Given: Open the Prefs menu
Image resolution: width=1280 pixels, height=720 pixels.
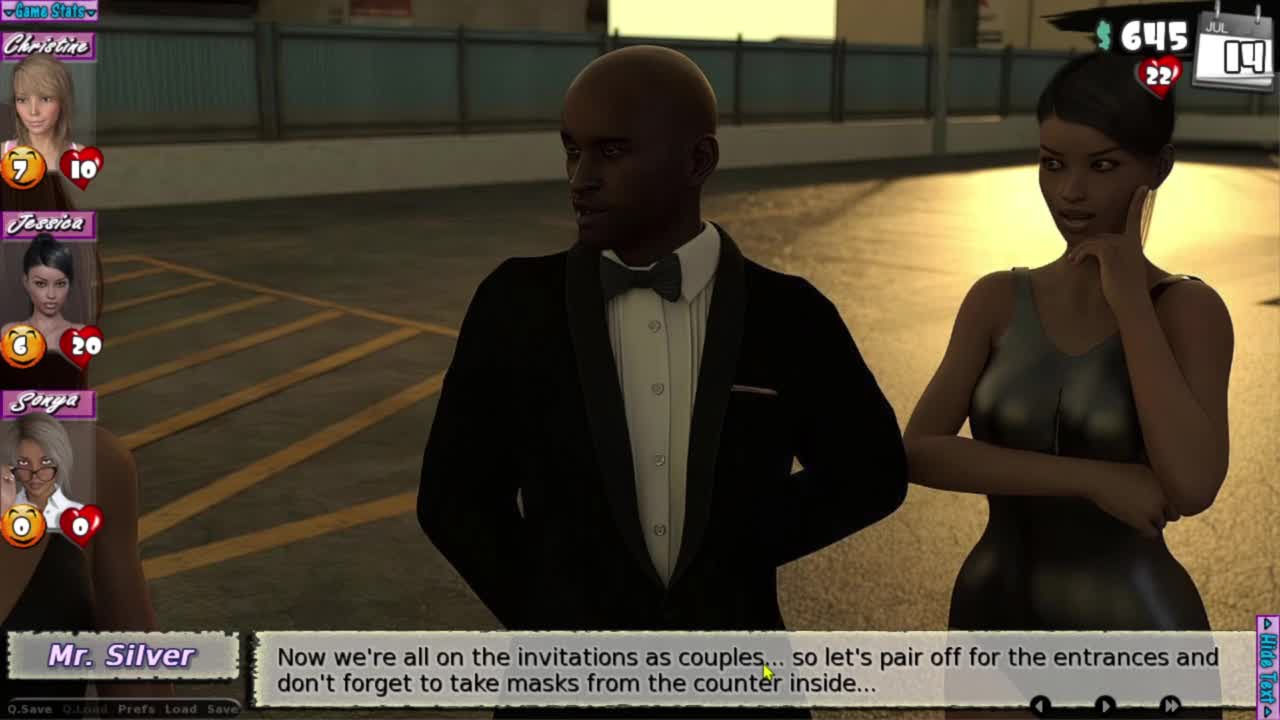Looking at the screenshot, I should tap(136, 709).
